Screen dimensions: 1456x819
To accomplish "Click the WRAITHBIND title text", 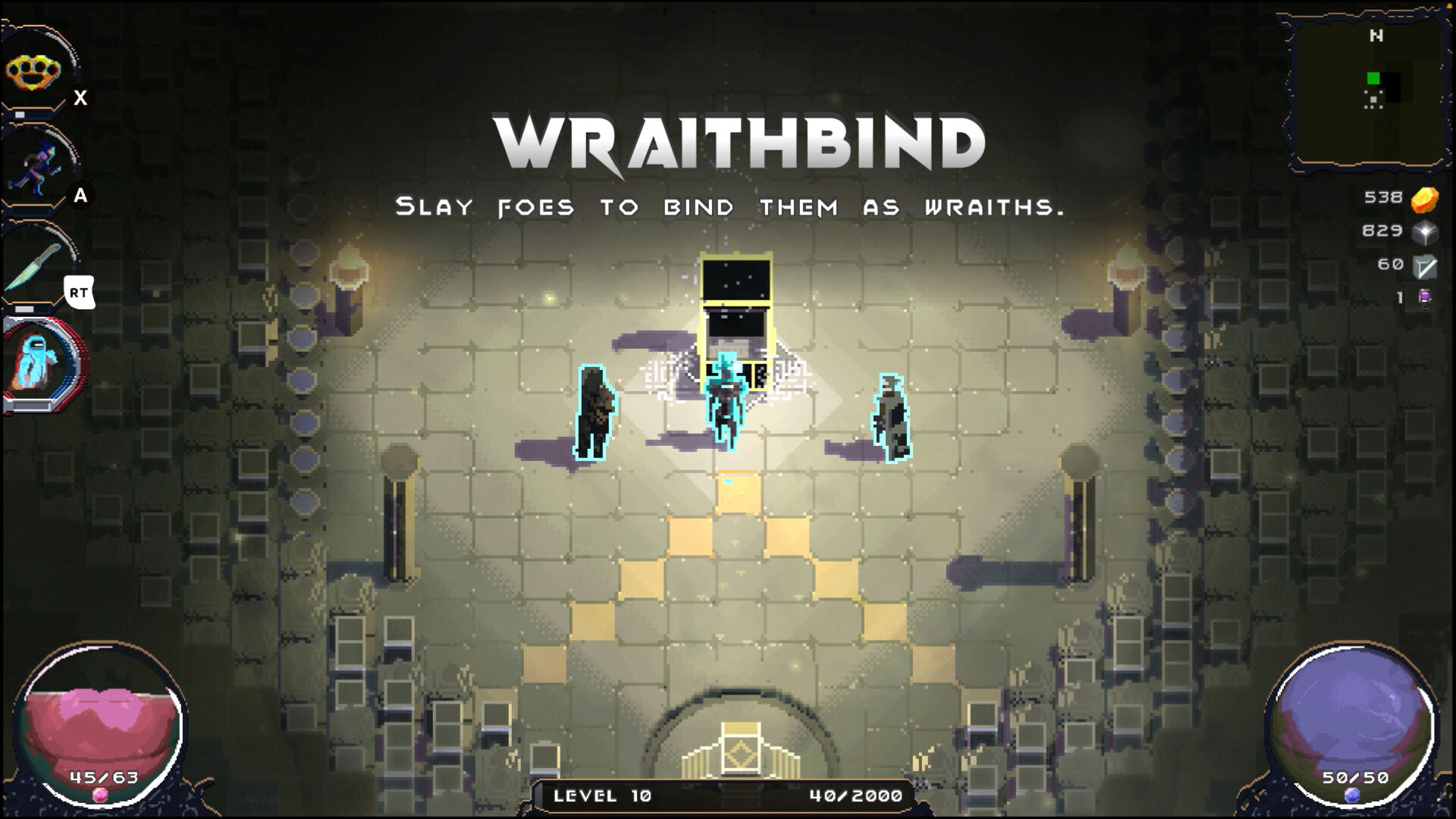I will (739, 140).
